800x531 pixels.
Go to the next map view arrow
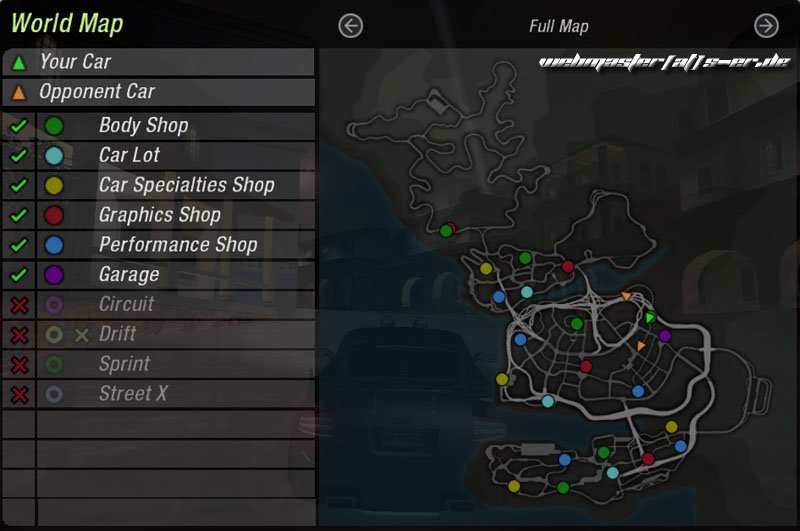tap(766, 26)
